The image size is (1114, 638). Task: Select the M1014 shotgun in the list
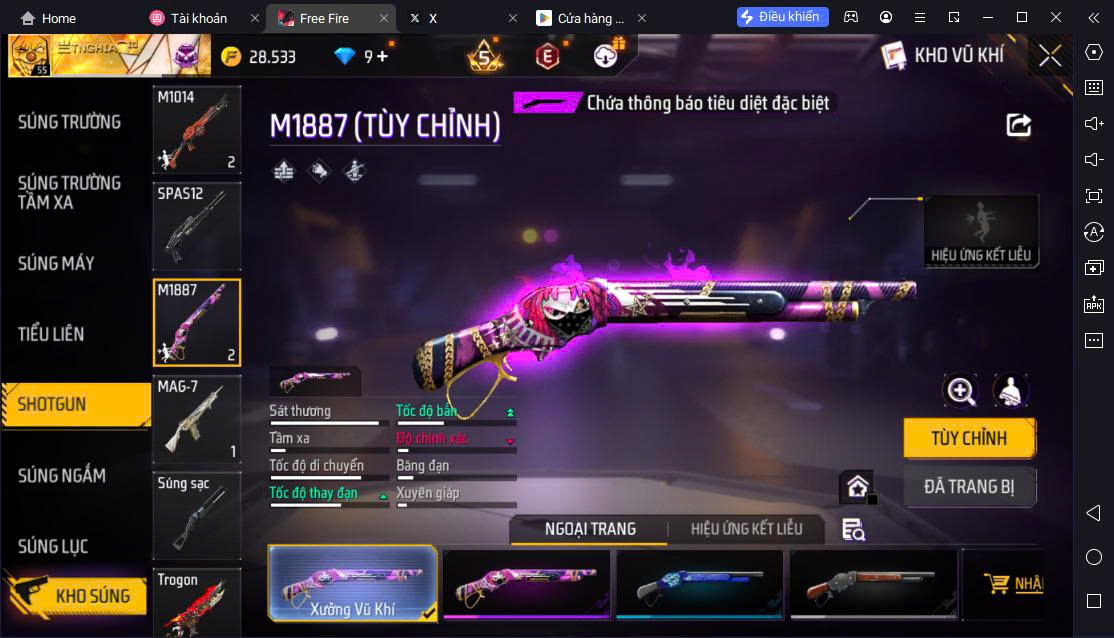point(197,130)
